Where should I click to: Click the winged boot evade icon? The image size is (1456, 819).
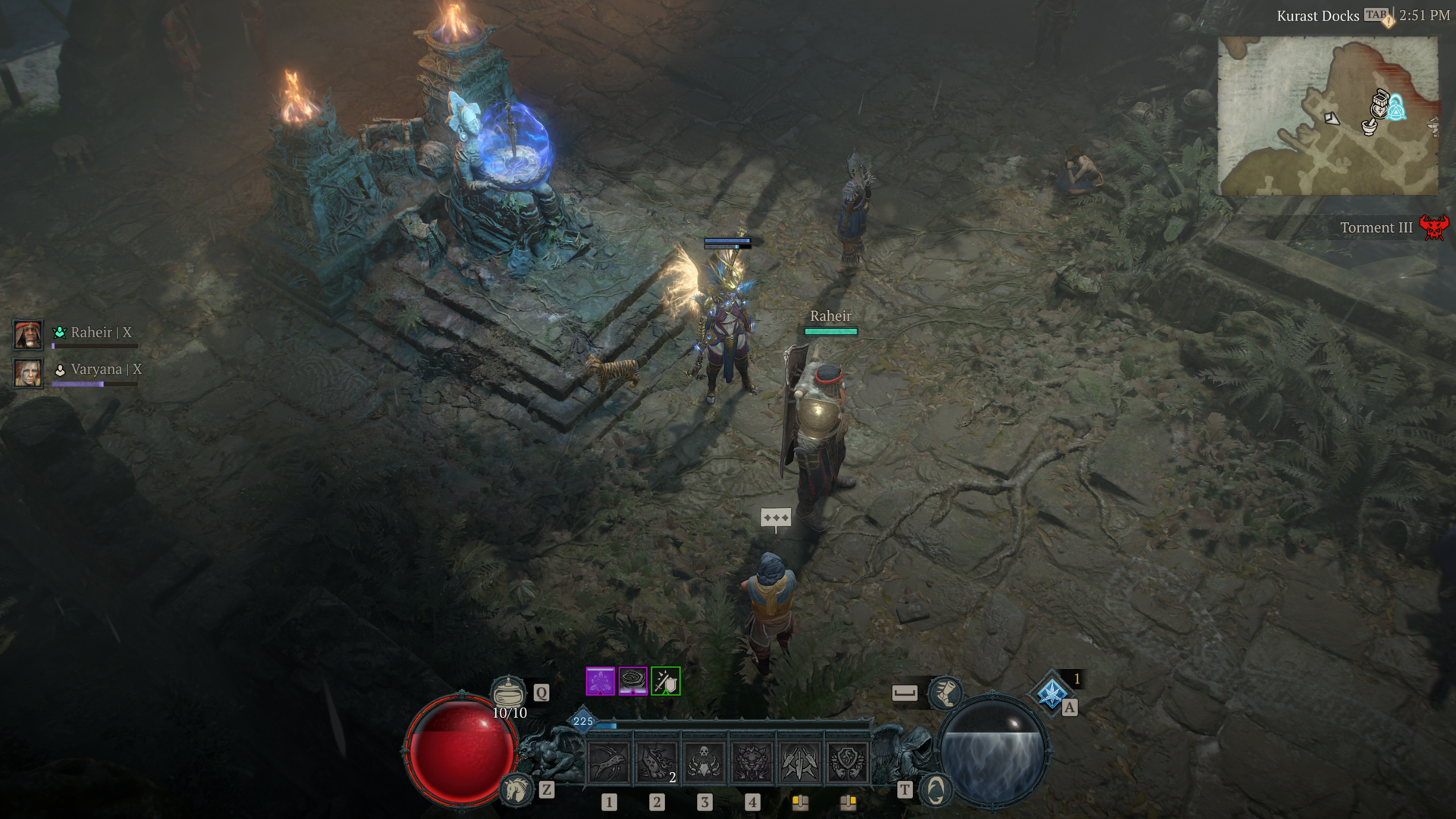[x=945, y=692]
